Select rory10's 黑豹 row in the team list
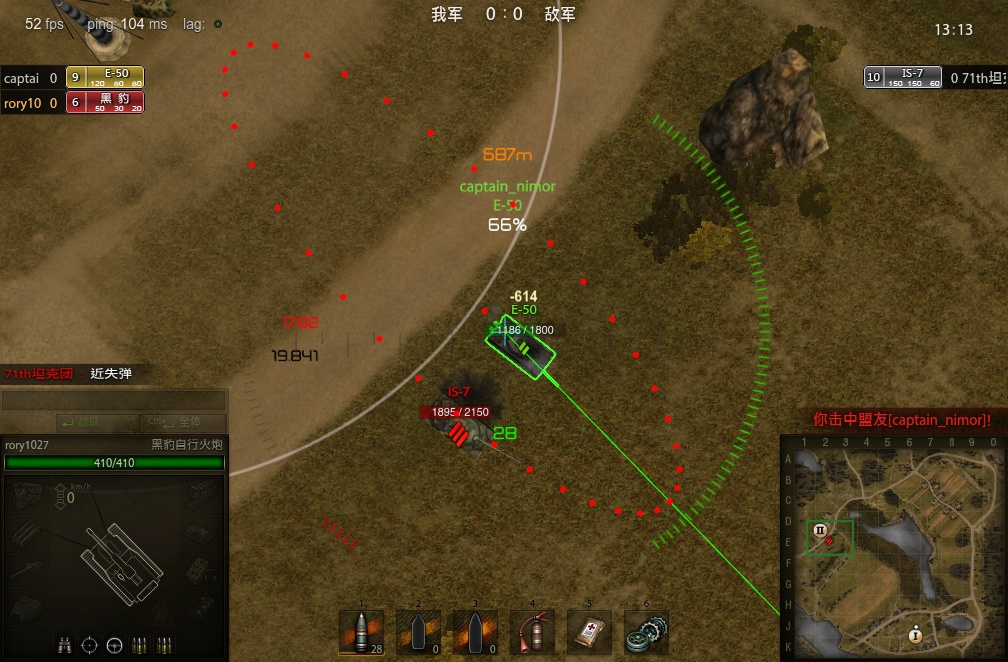 [73, 102]
